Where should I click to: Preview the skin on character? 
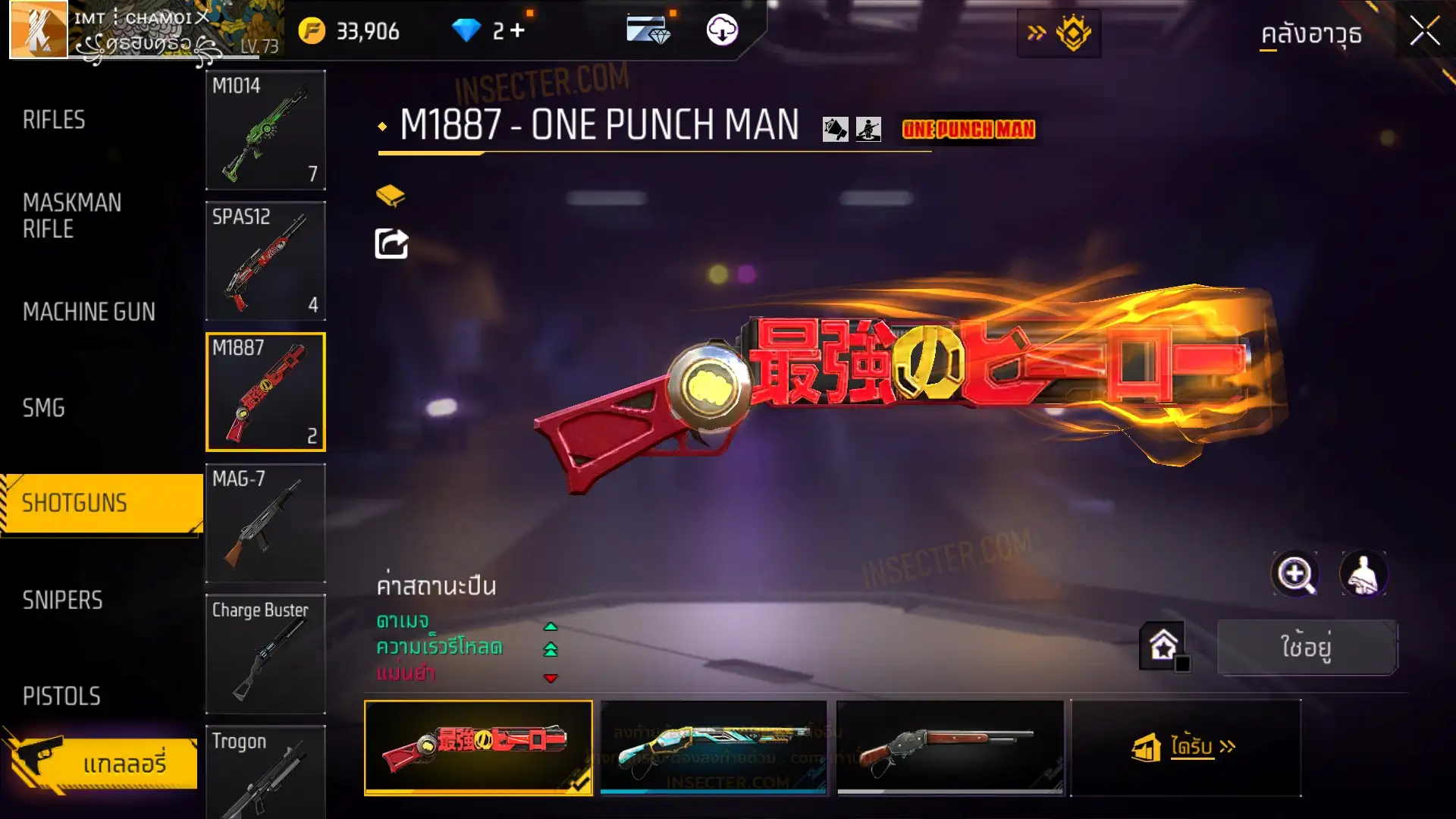pos(1363,574)
